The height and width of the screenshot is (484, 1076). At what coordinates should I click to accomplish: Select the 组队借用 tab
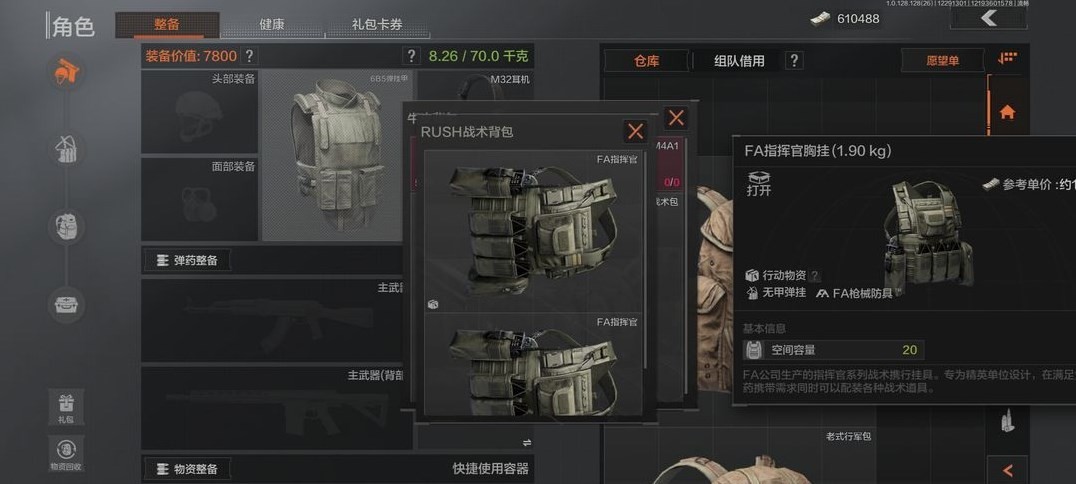click(739, 61)
